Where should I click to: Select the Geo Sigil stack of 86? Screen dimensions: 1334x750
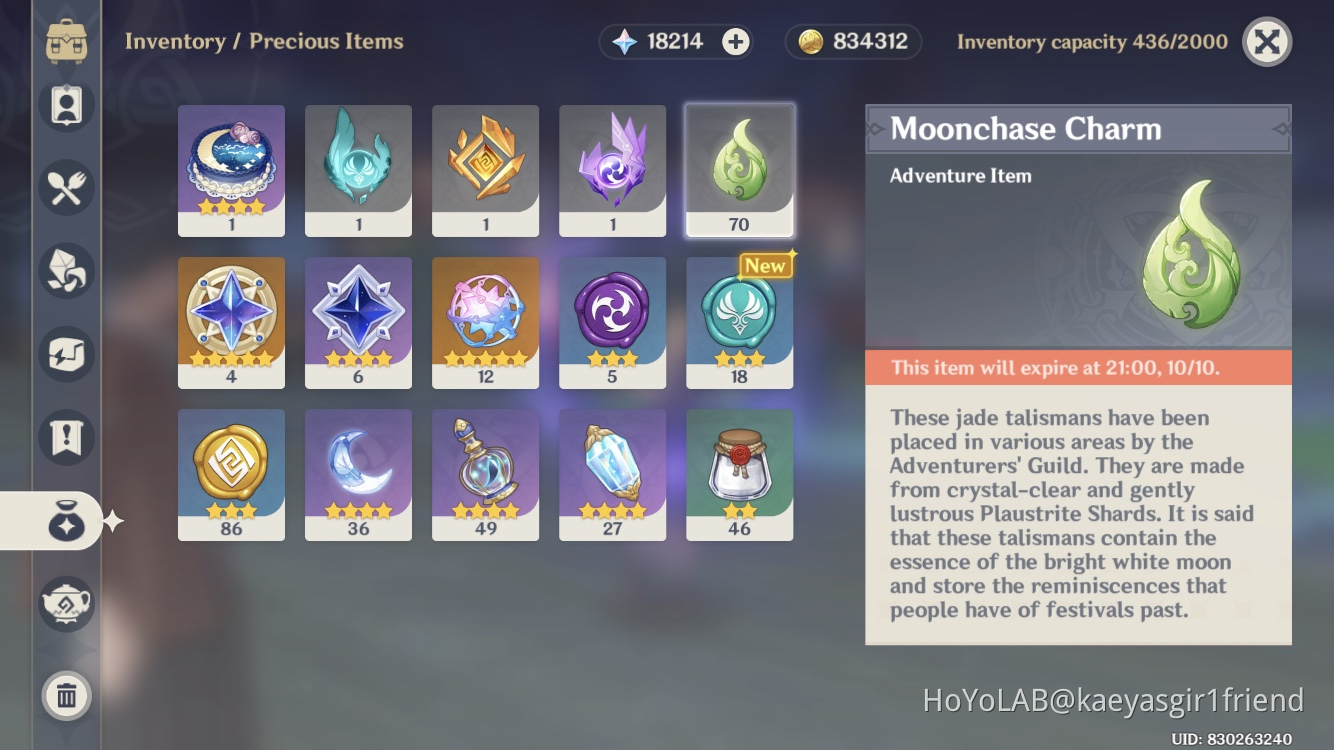[x=231, y=474]
